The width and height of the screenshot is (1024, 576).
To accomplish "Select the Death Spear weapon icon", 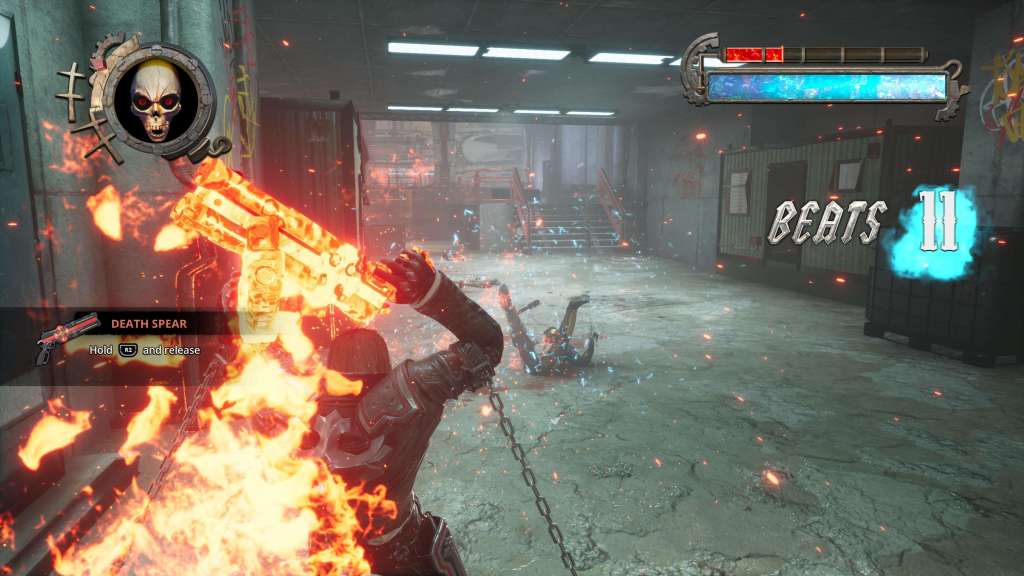I will pyautogui.click(x=66, y=337).
